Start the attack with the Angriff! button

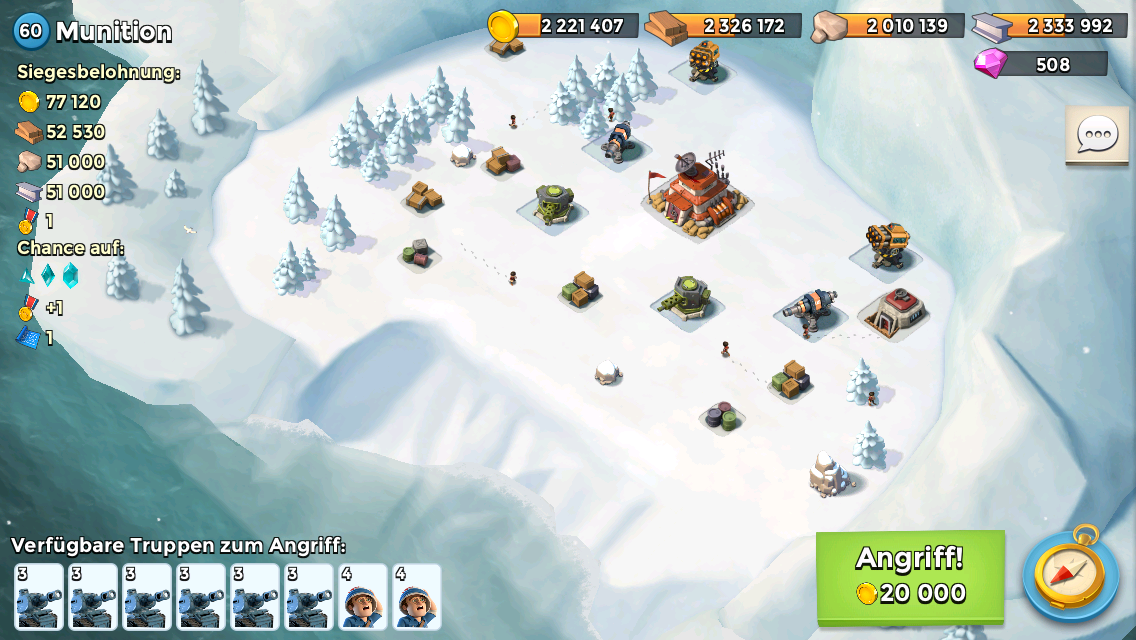910,576
